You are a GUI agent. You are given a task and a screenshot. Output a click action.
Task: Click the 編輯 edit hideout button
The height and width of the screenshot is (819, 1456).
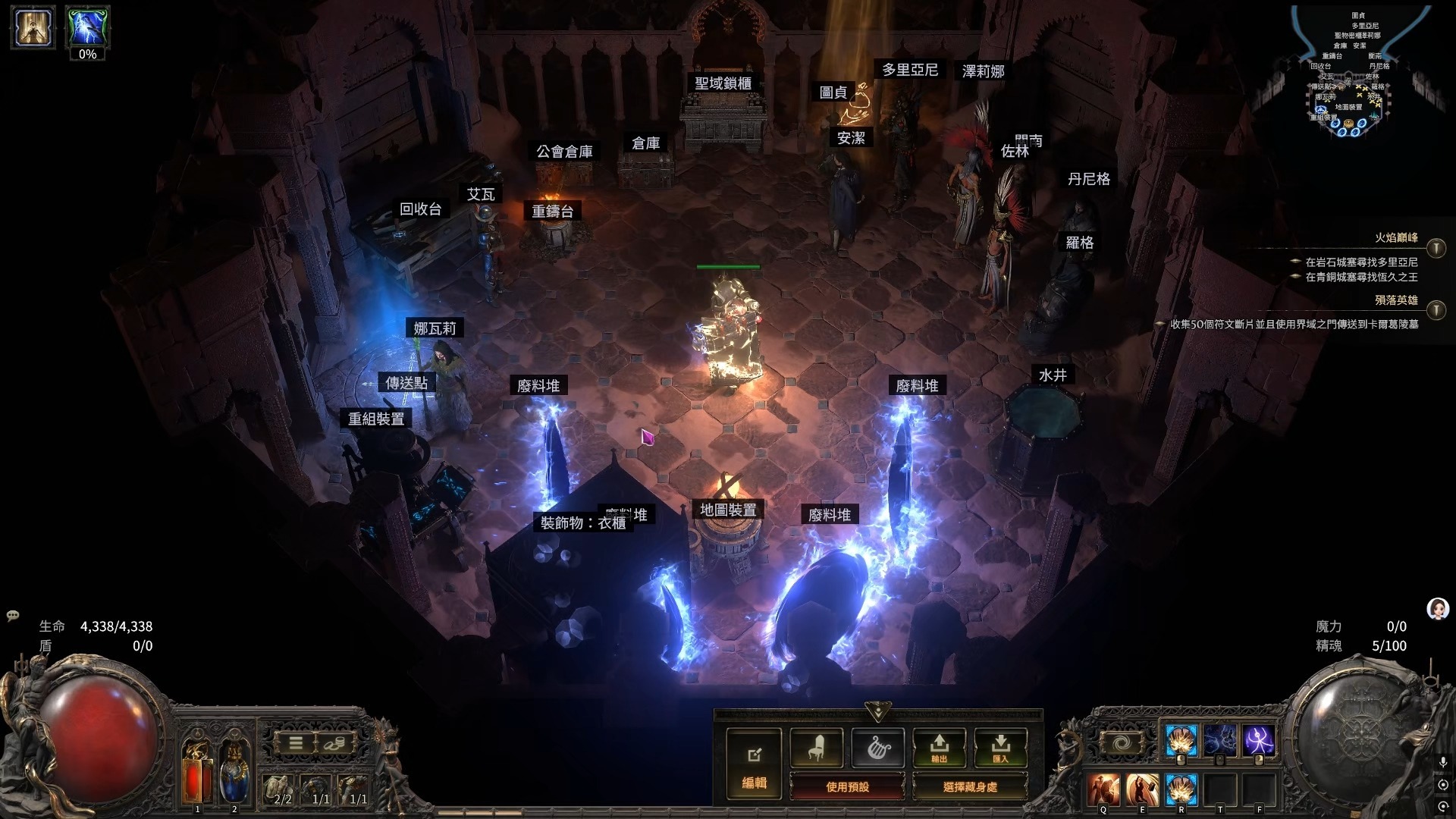[x=754, y=764]
